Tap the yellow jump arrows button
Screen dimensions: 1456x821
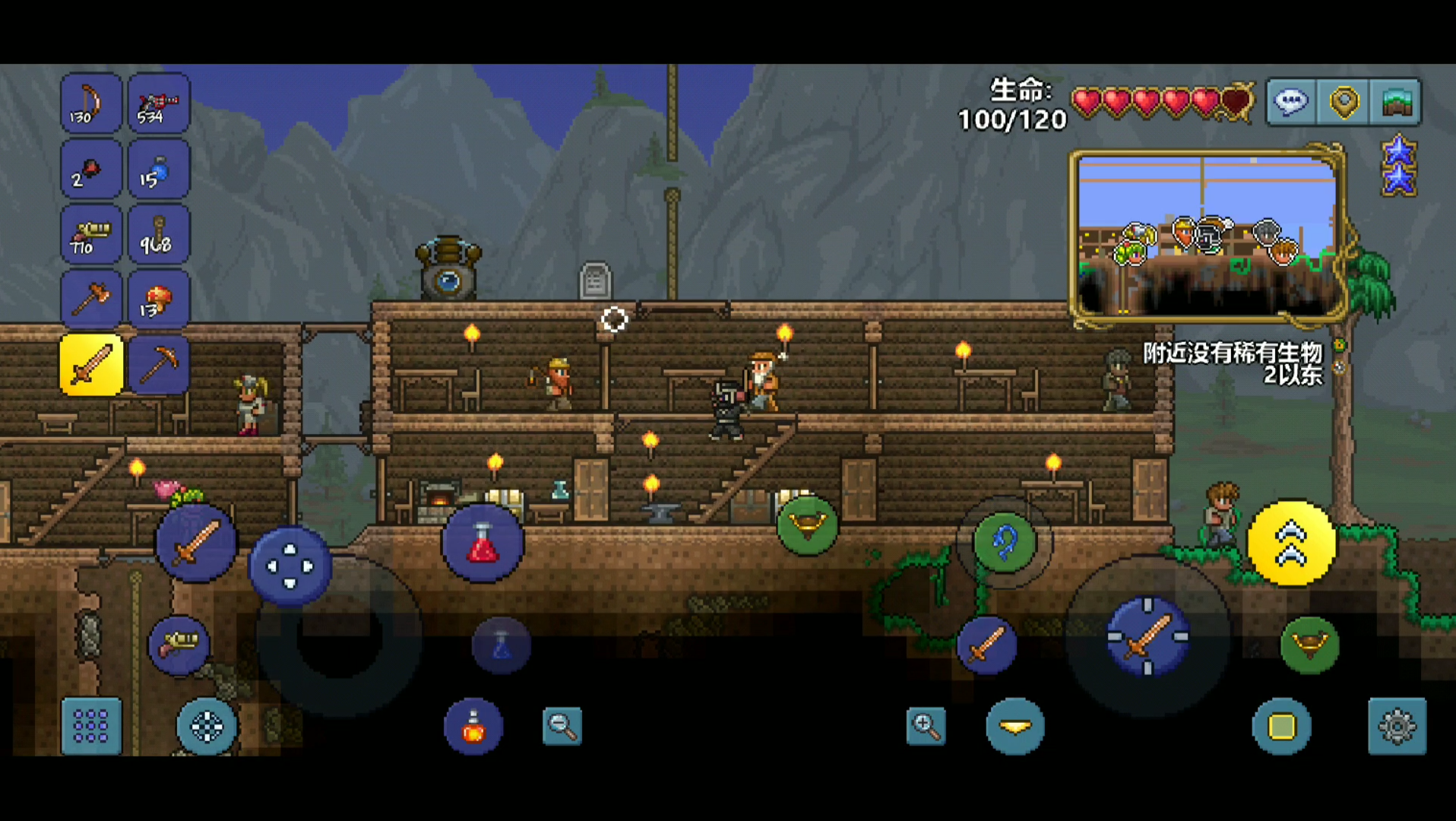coord(1291,544)
